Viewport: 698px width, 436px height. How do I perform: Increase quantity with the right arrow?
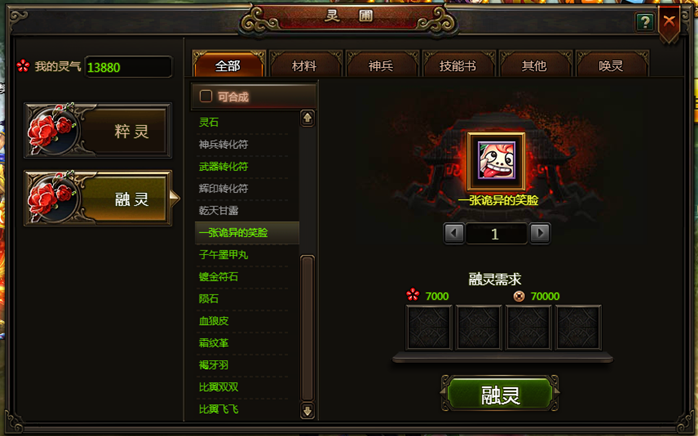(540, 233)
